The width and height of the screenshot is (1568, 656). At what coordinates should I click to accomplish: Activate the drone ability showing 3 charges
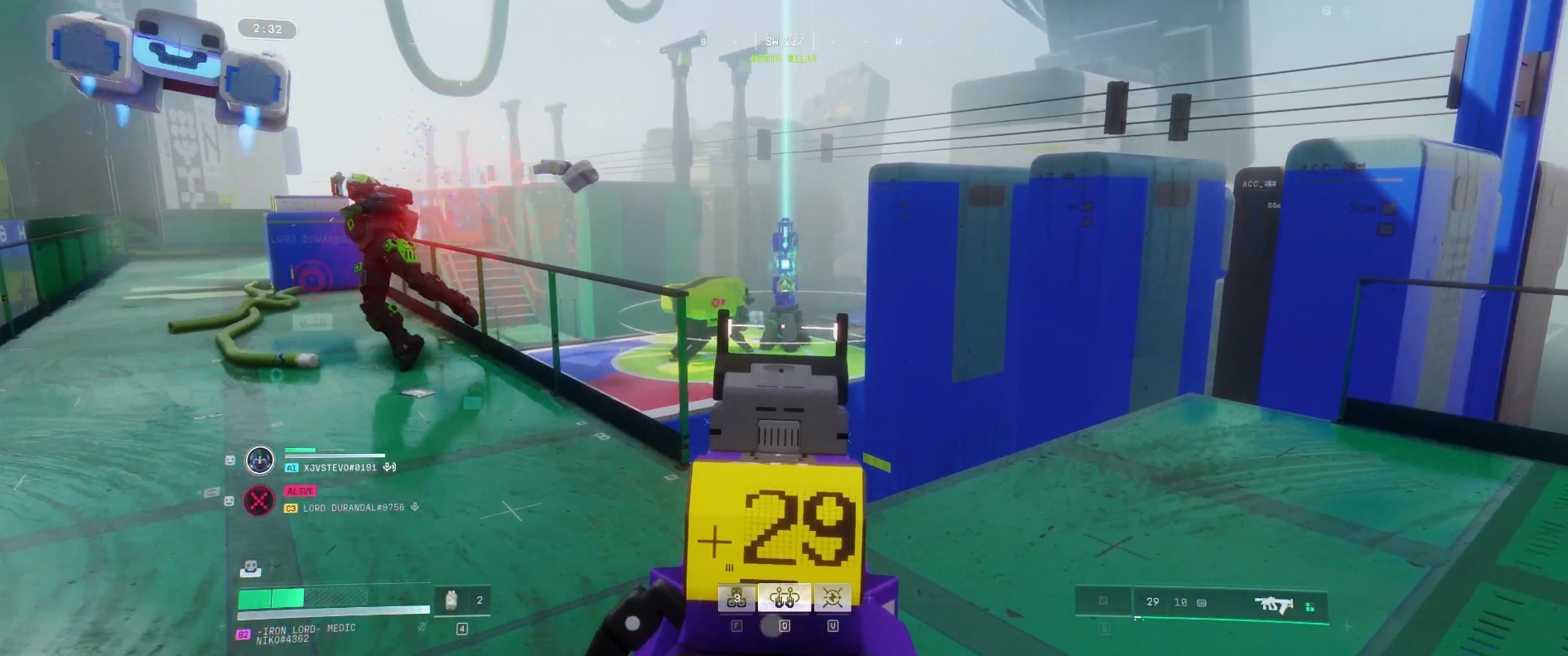tap(736, 598)
